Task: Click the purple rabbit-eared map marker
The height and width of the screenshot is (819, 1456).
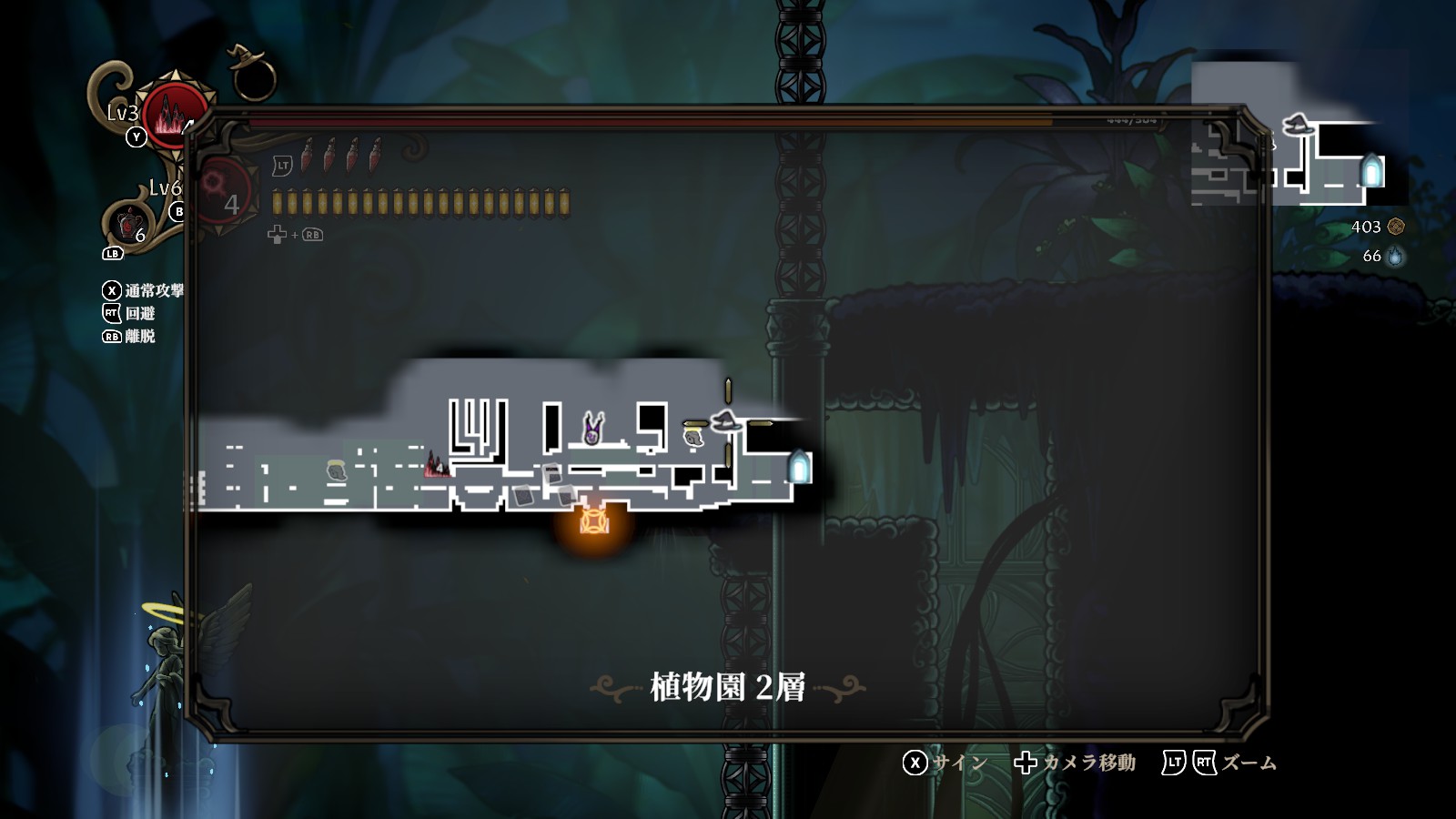Action: pyautogui.click(x=592, y=429)
